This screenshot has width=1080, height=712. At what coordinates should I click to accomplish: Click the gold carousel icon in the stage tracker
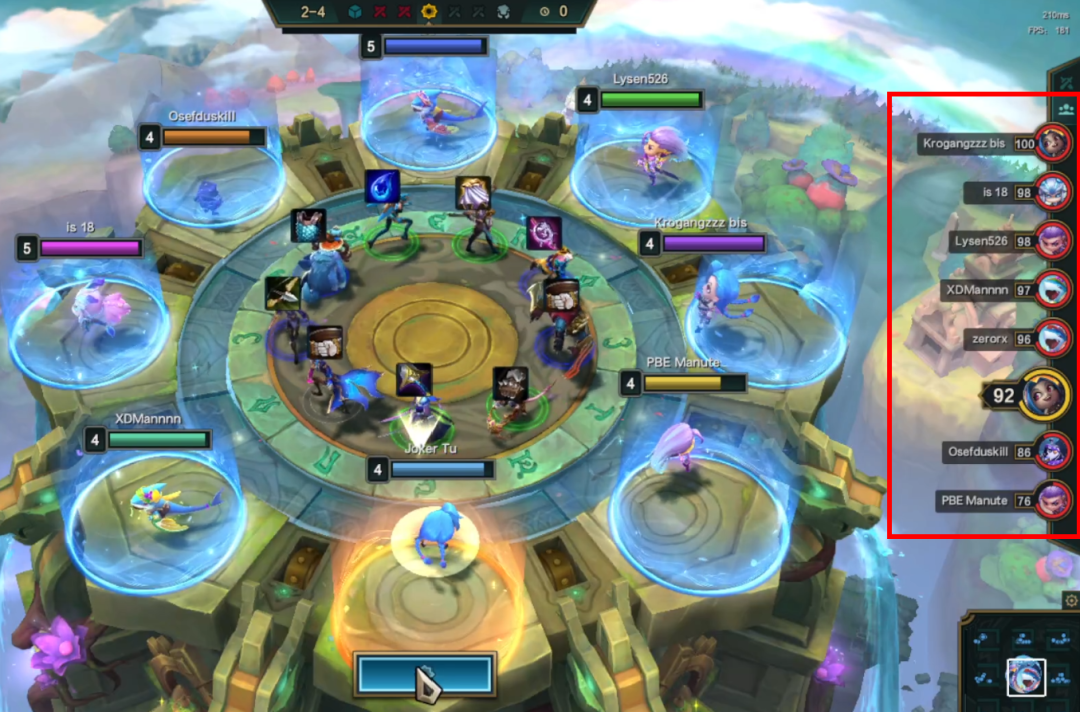coord(431,12)
